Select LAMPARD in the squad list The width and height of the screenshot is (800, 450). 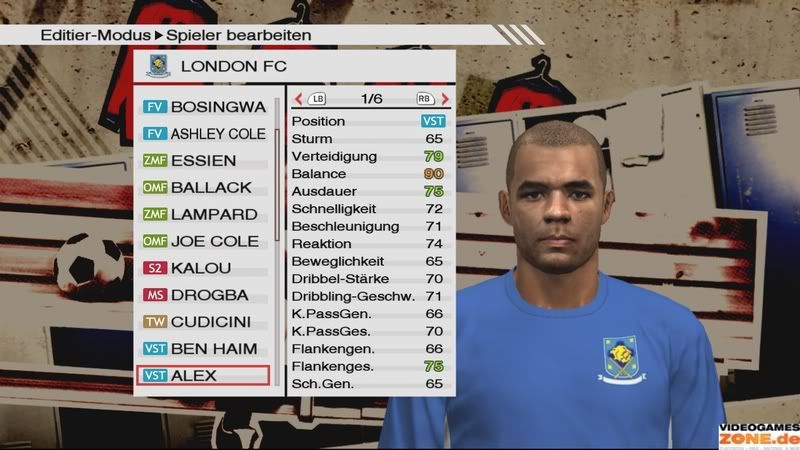pyautogui.click(x=203, y=214)
